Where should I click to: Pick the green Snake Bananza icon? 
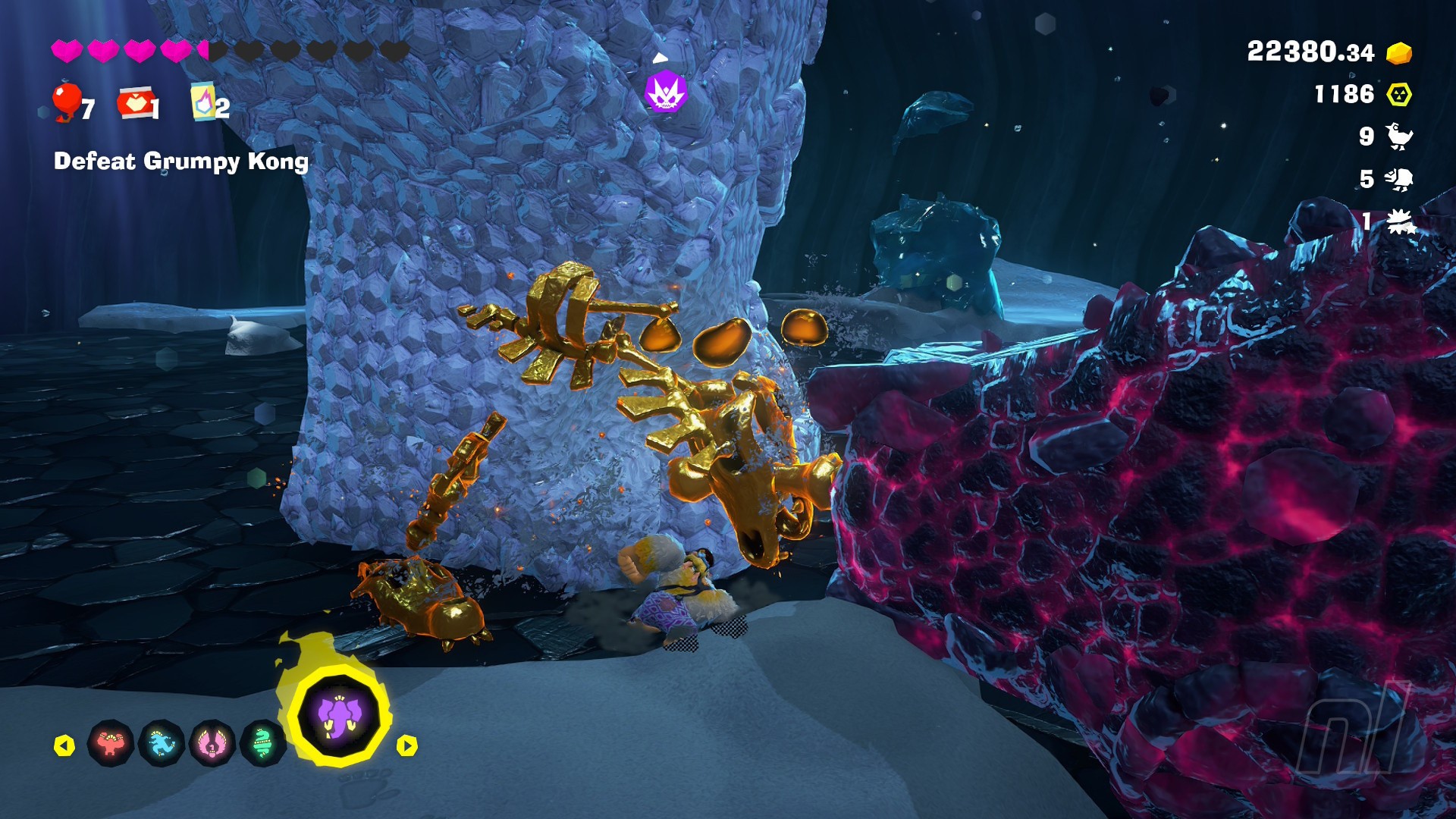(x=262, y=743)
